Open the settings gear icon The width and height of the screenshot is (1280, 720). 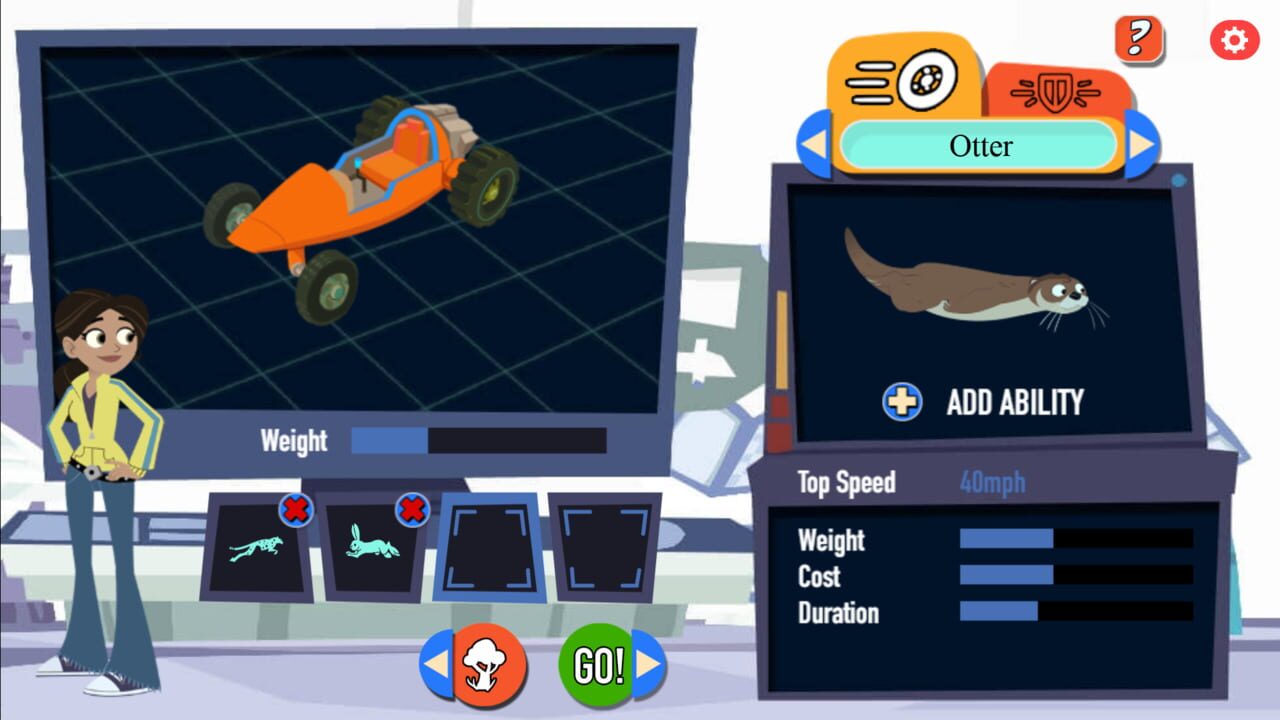pos(1233,39)
